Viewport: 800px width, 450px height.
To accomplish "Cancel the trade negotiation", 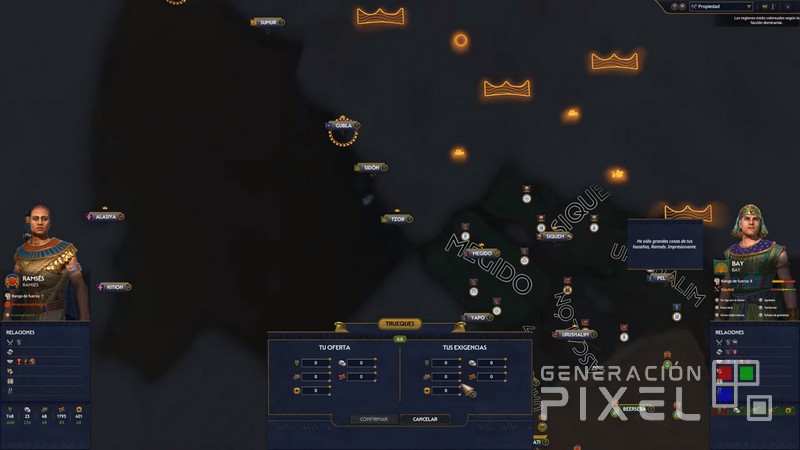I will click(425, 419).
